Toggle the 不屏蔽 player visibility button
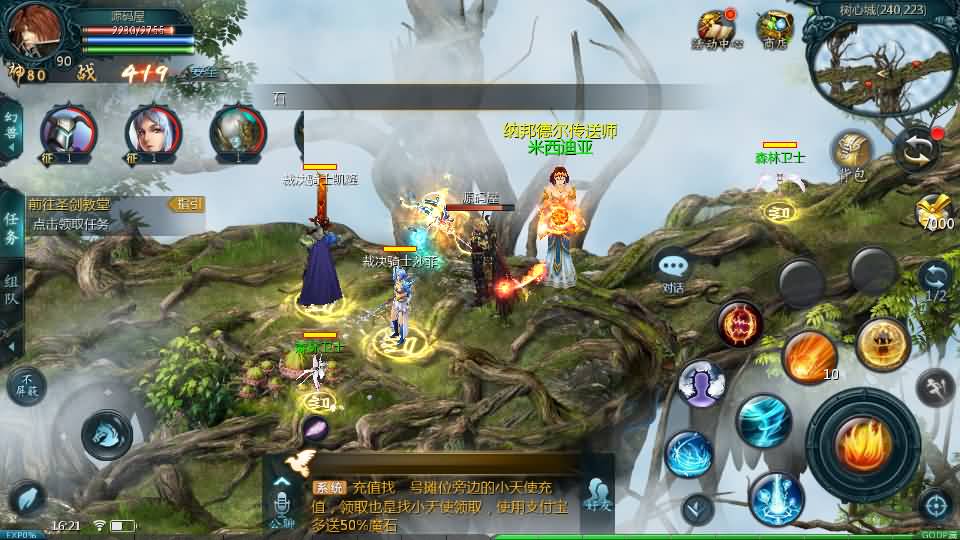Viewport: 960px width, 540px height. 26,385
